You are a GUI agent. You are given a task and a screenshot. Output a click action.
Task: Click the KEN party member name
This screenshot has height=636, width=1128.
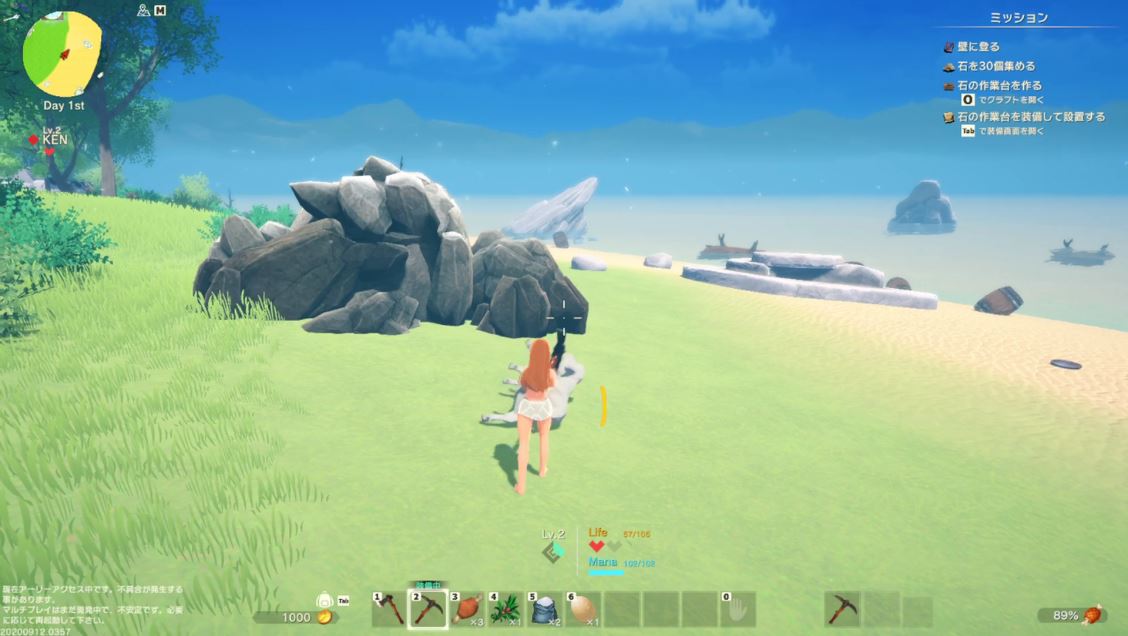click(x=55, y=141)
